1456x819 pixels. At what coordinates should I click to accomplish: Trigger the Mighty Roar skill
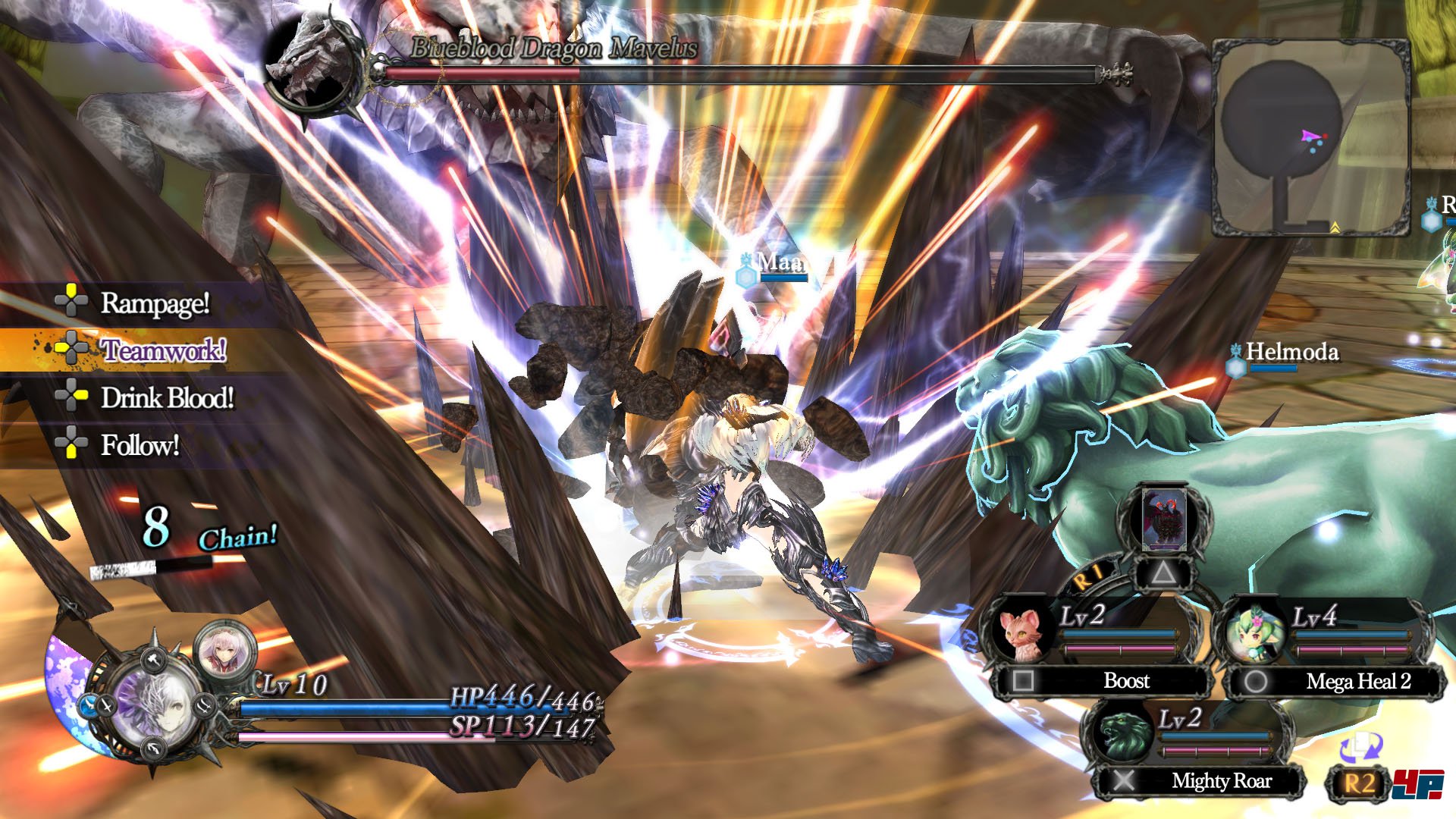[x=1221, y=781]
